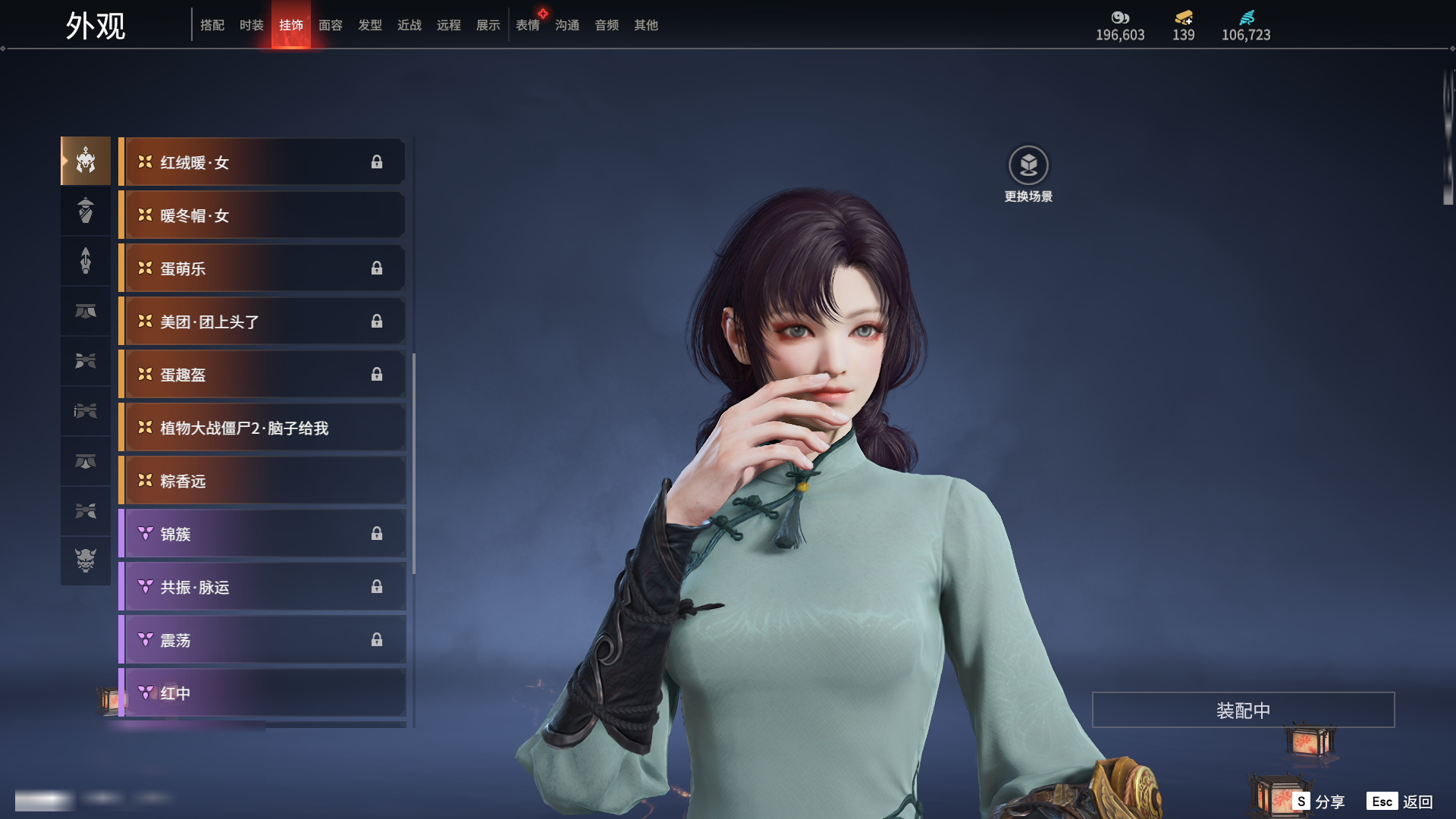Select the straw hat head category
Viewport: 1456px width, 819px height.
86,211
